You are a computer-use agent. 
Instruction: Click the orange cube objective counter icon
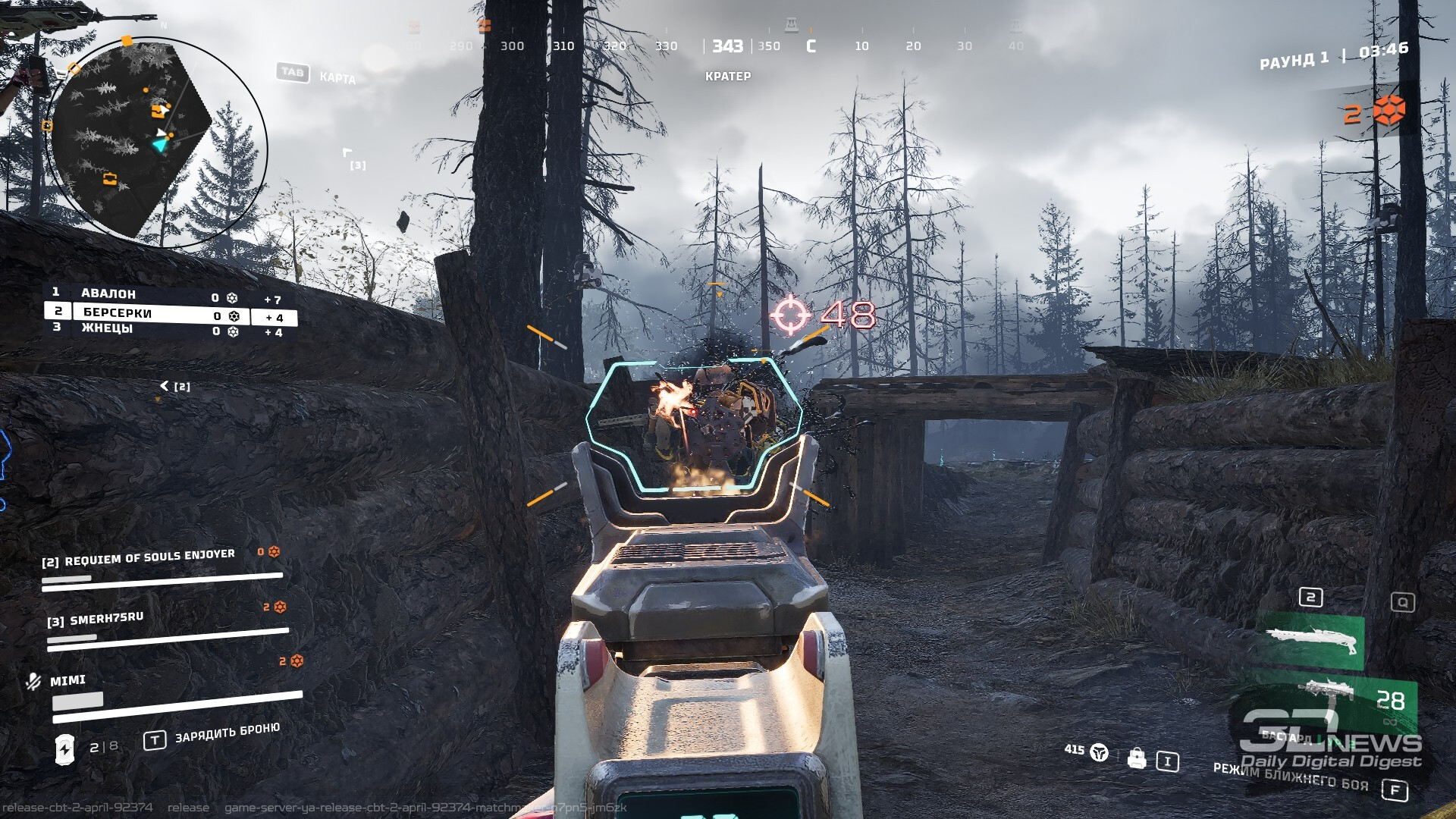[x=1389, y=111]
